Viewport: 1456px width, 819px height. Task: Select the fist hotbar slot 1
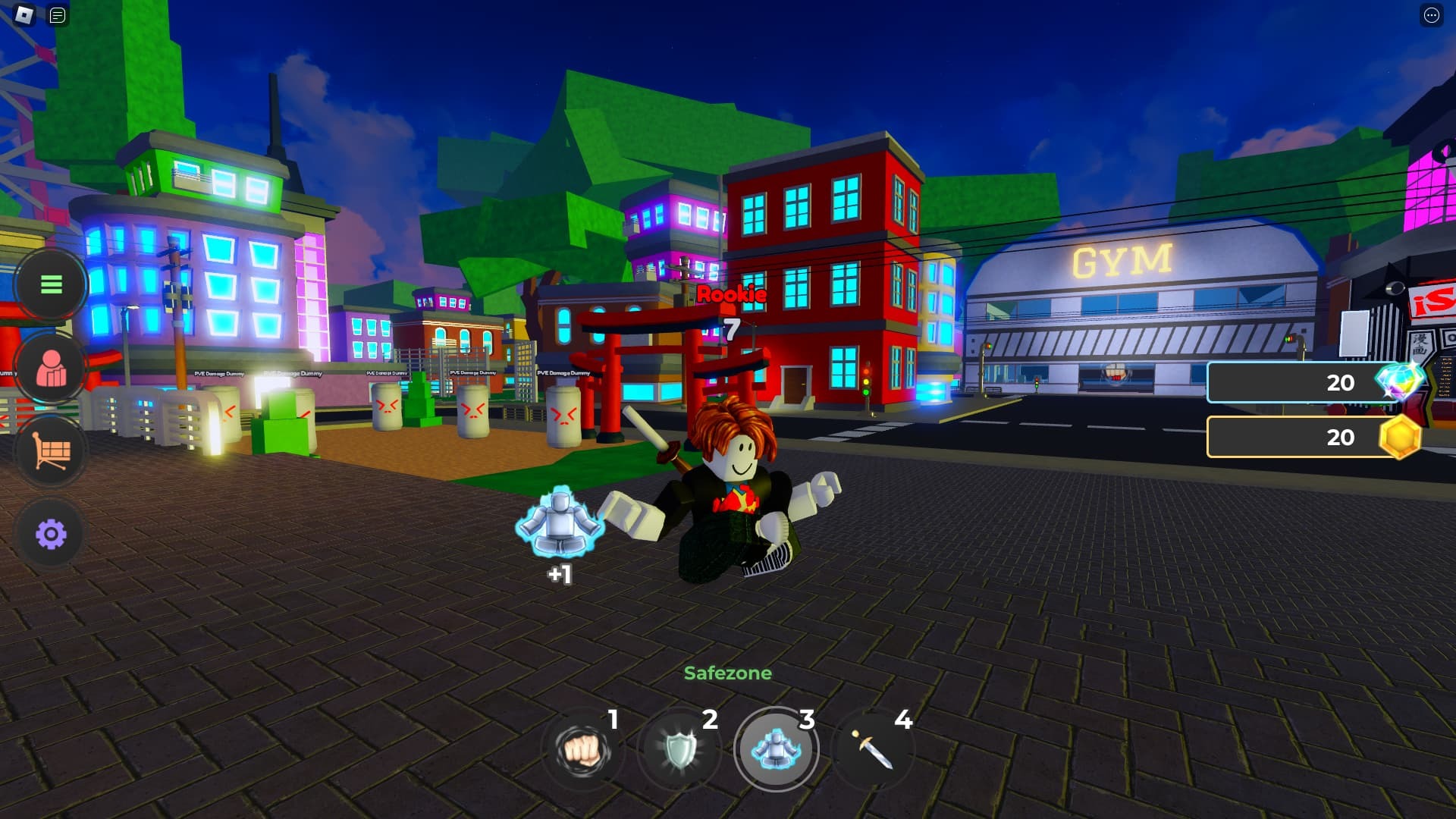[582, 749]
